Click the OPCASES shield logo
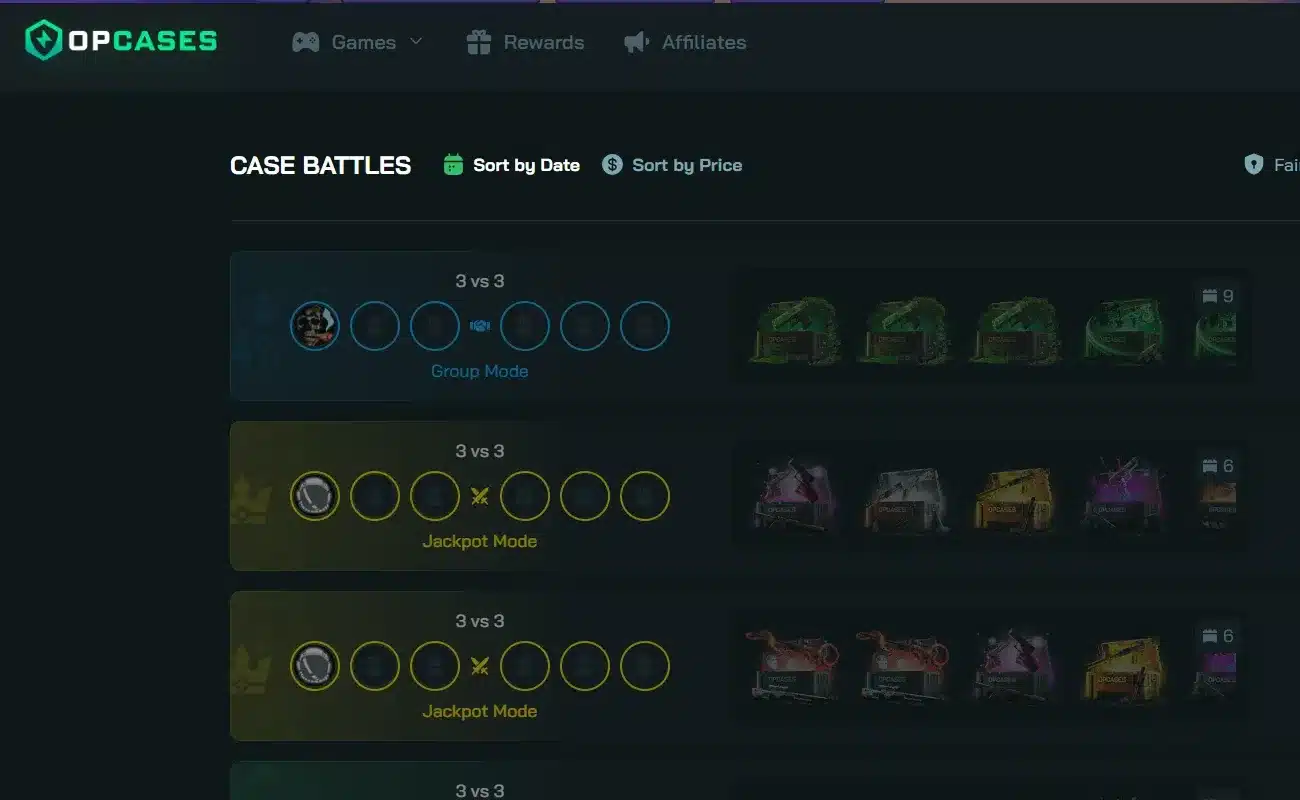The image size is (1300, 800). pyautogui.click(x=41, y=41)
